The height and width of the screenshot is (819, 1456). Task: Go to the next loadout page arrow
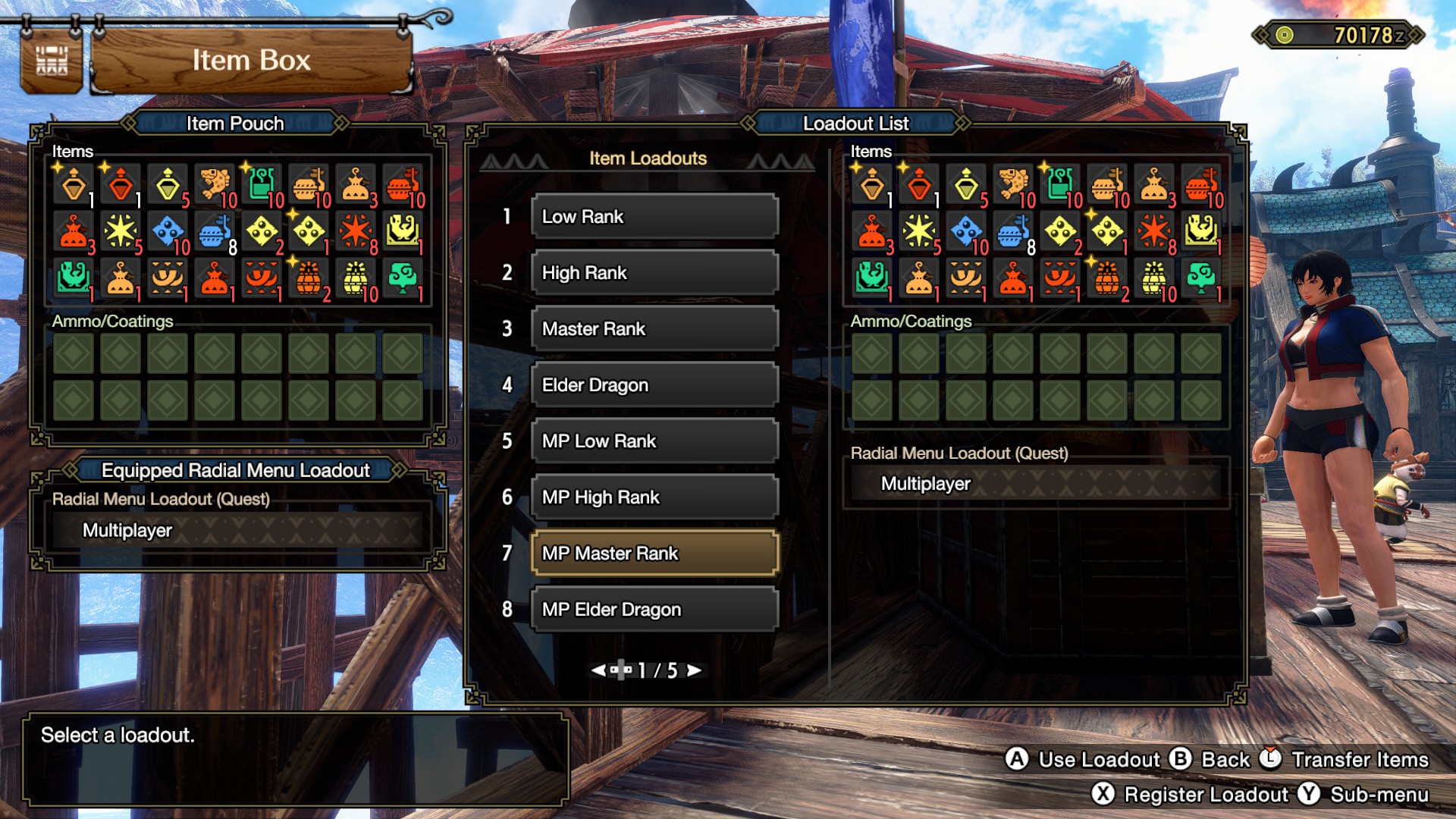point(694,670)
